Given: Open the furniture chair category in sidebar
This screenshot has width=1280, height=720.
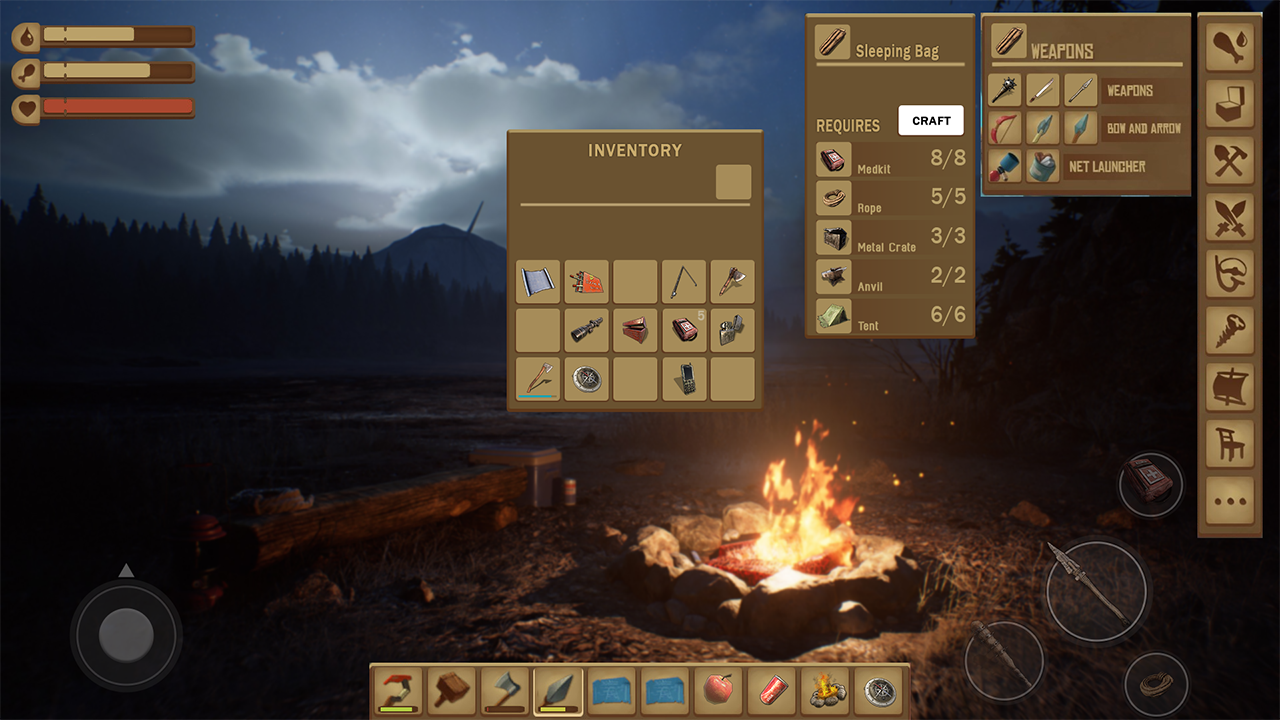Looking at the screenshot, I should [x=1229, y=444].
